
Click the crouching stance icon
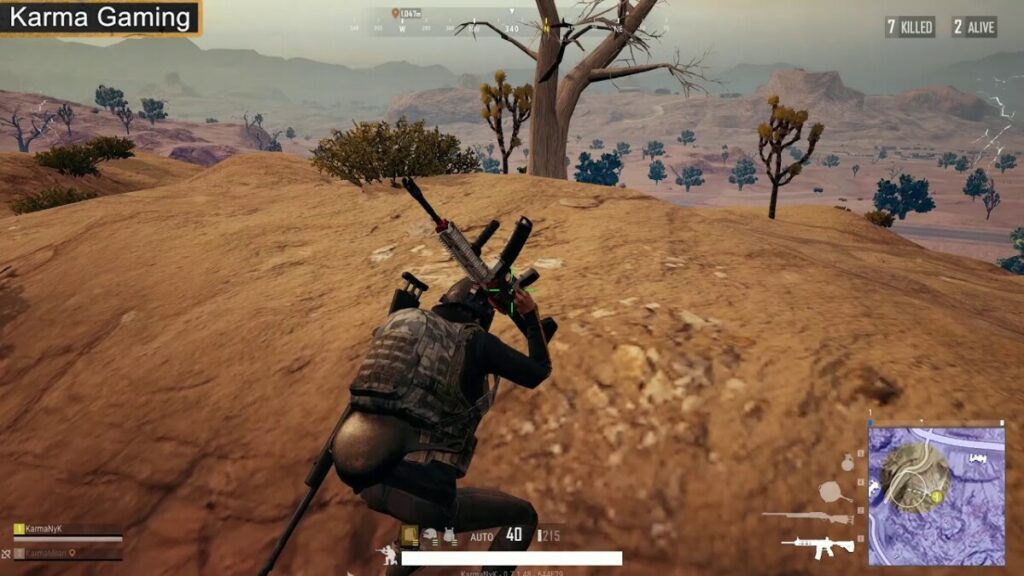[x=387, y=554]
